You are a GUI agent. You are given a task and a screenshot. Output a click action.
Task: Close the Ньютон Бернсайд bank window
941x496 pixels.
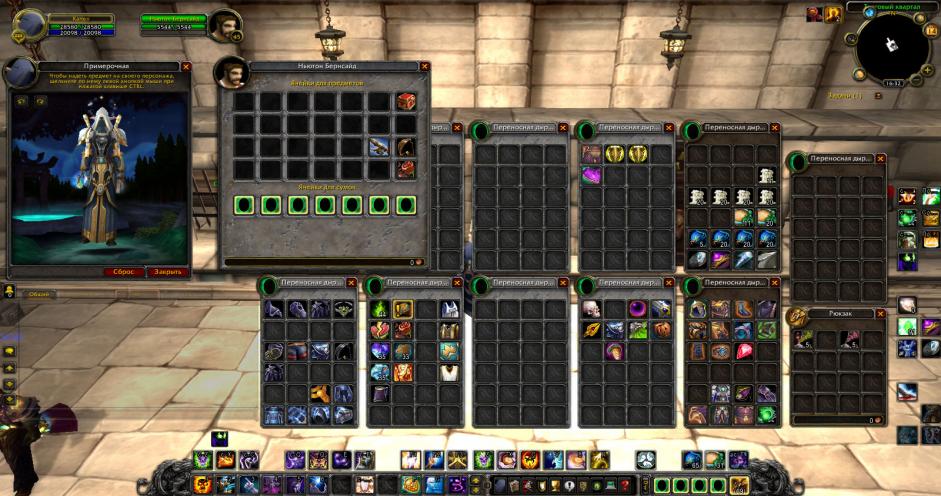(425, 66)
